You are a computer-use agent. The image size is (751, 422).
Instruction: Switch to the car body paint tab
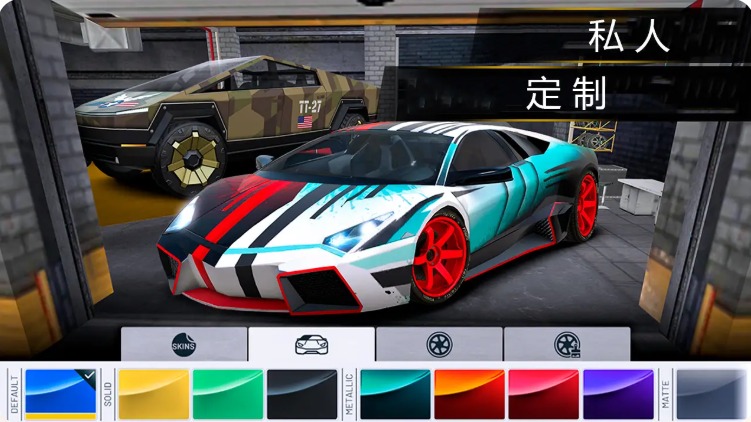[x=311, y=344]
